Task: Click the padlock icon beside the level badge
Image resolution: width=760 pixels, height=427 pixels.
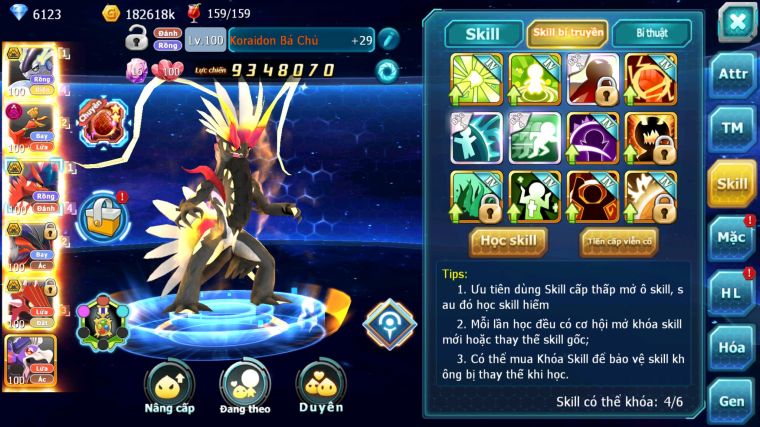Action: point(136,40)
